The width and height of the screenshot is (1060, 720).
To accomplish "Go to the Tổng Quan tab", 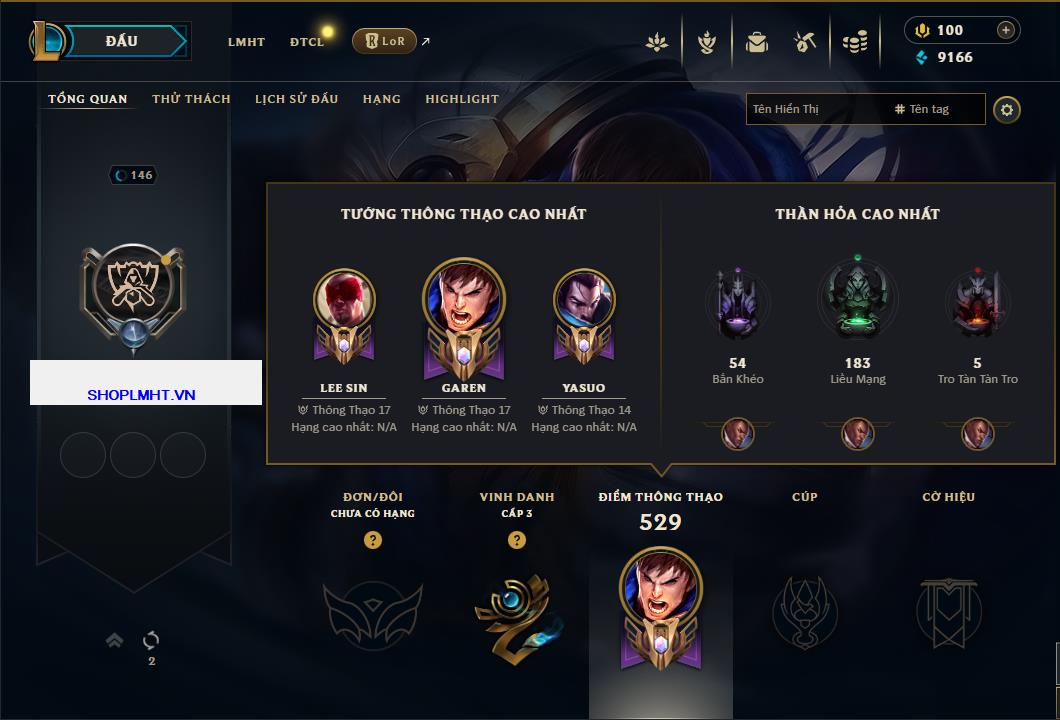I will [x=88, y=99].
